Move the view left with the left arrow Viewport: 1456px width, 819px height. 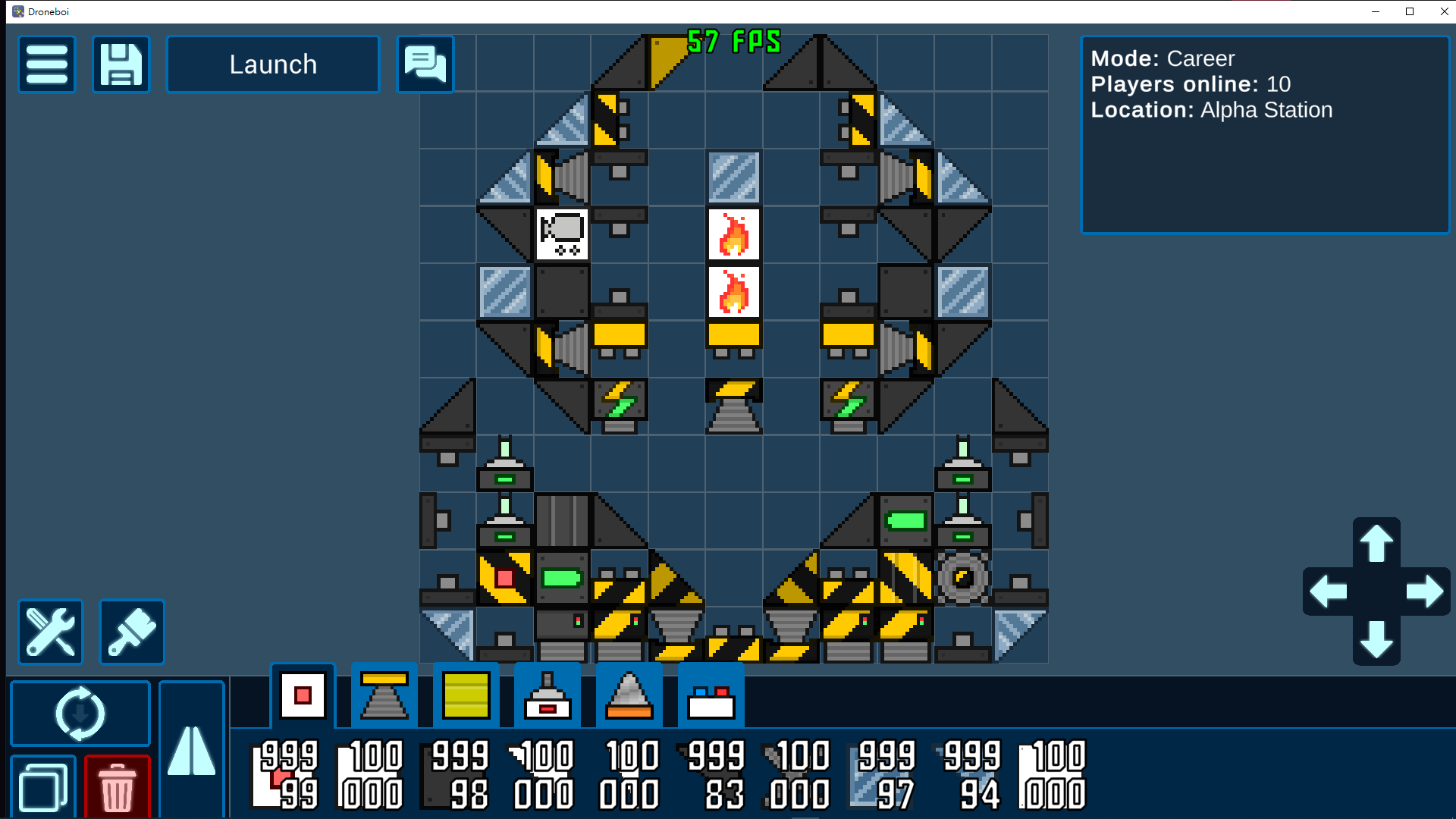click(x=1328, y=591)
